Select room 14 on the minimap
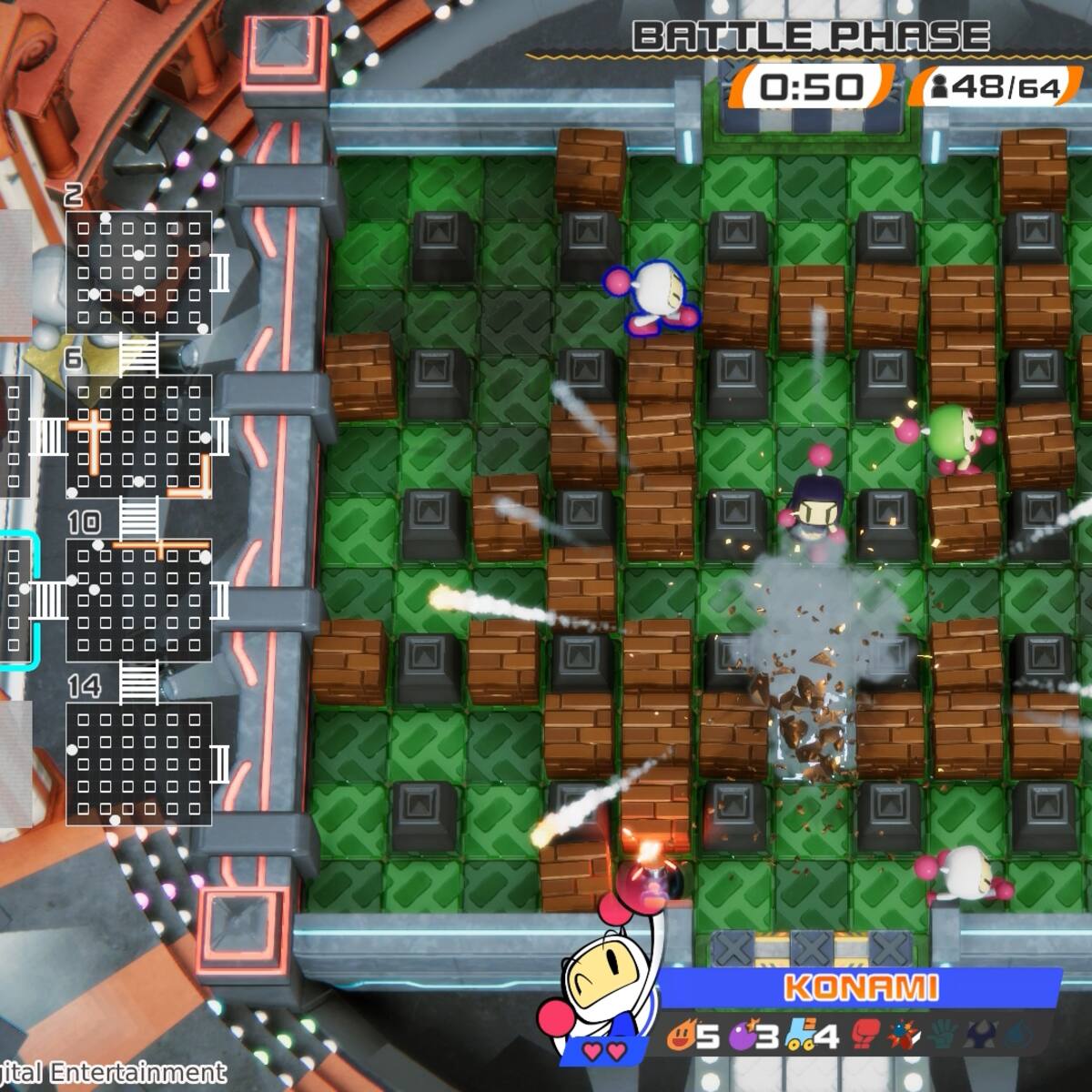This screenshot has height=1092, width=1092. (138, 763)
